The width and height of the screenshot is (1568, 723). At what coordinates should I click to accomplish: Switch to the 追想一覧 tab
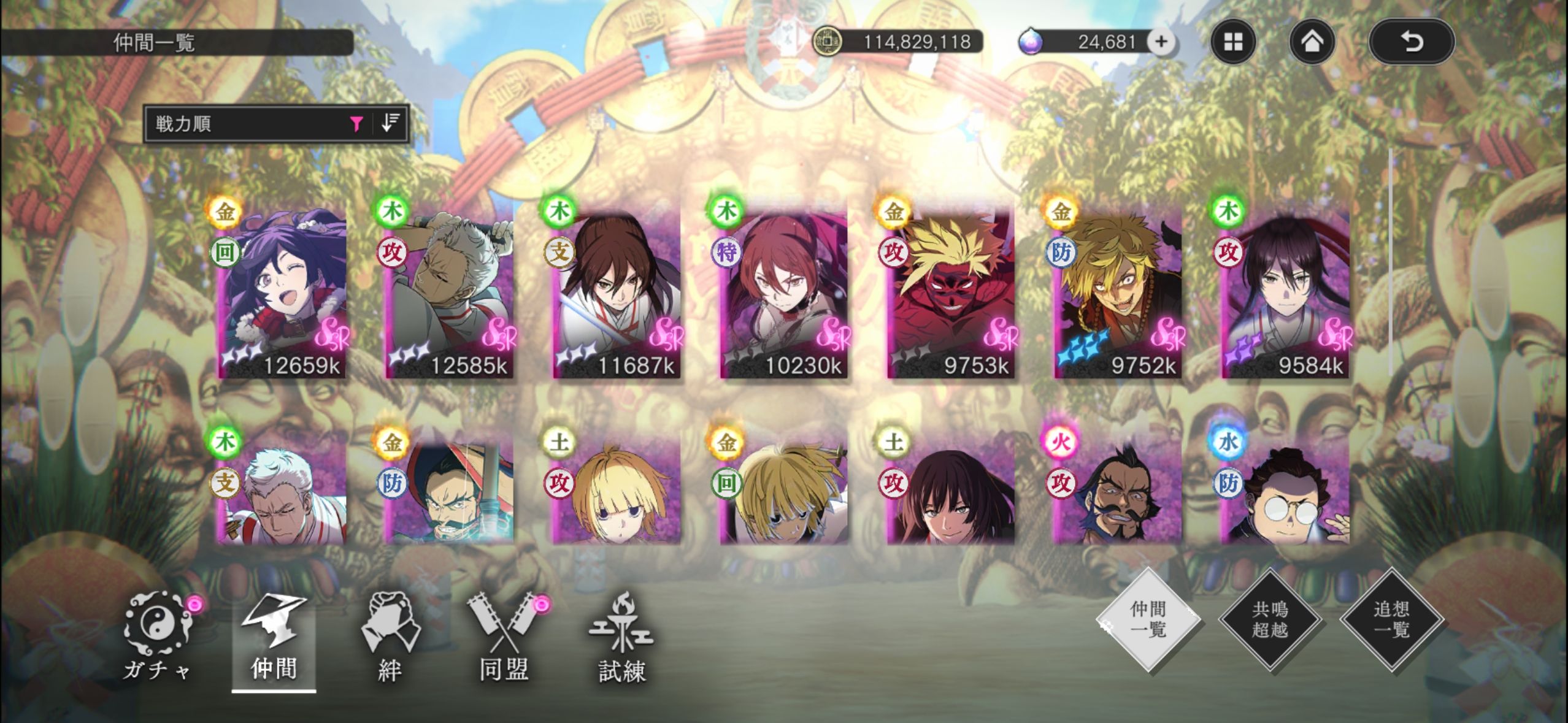(x=1391, y=619)
